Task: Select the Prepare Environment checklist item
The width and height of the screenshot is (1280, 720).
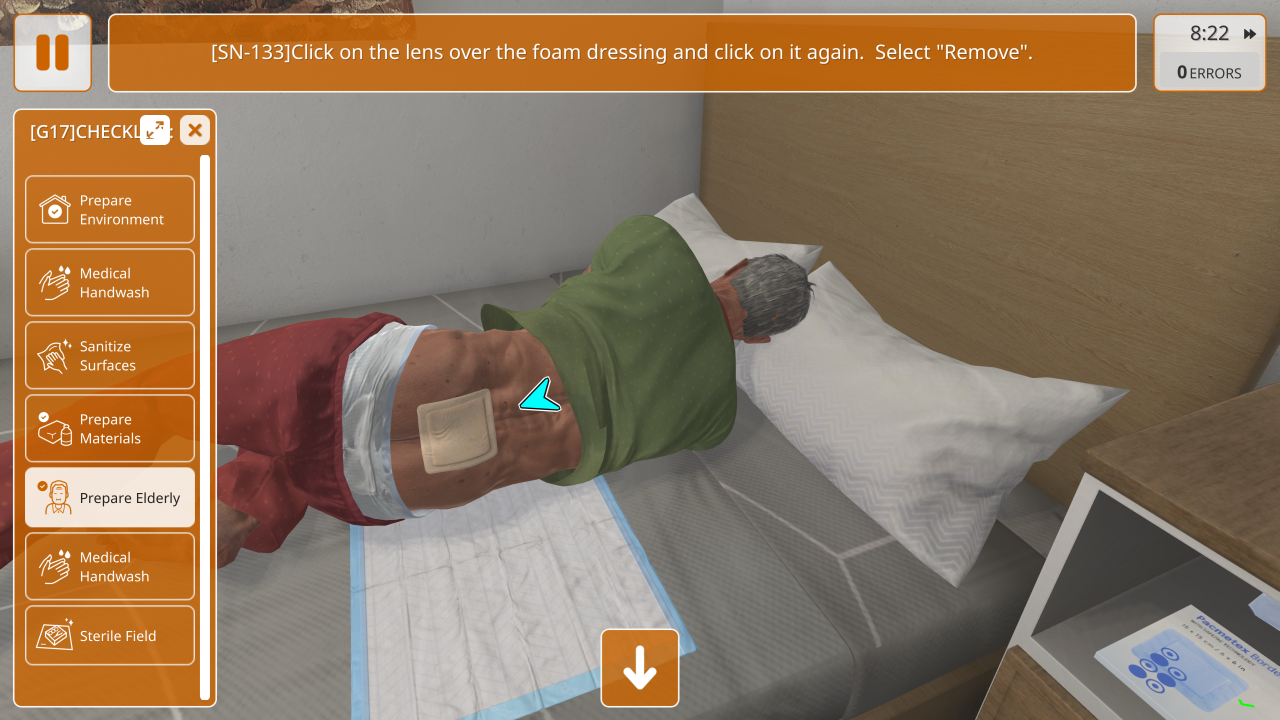Action: (110, 209)
